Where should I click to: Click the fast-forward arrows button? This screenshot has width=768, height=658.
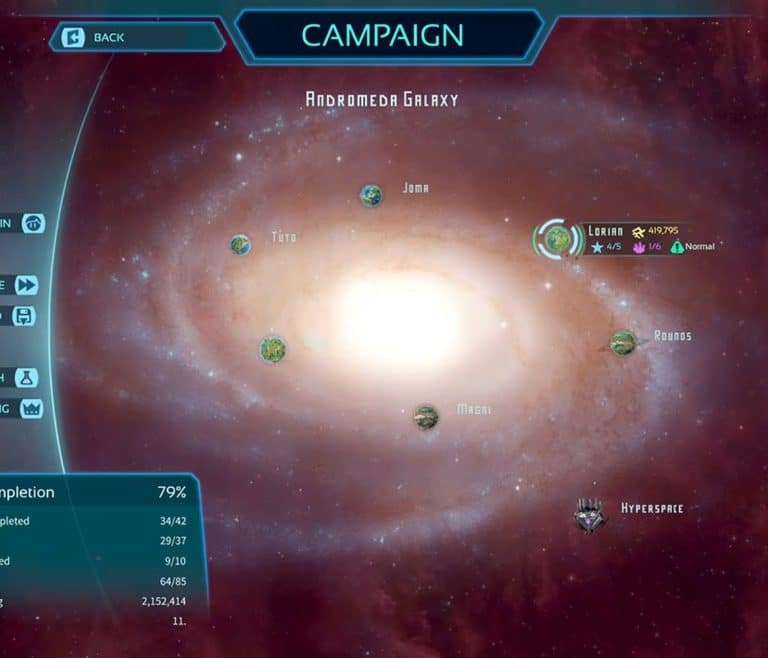click(25, 285)
